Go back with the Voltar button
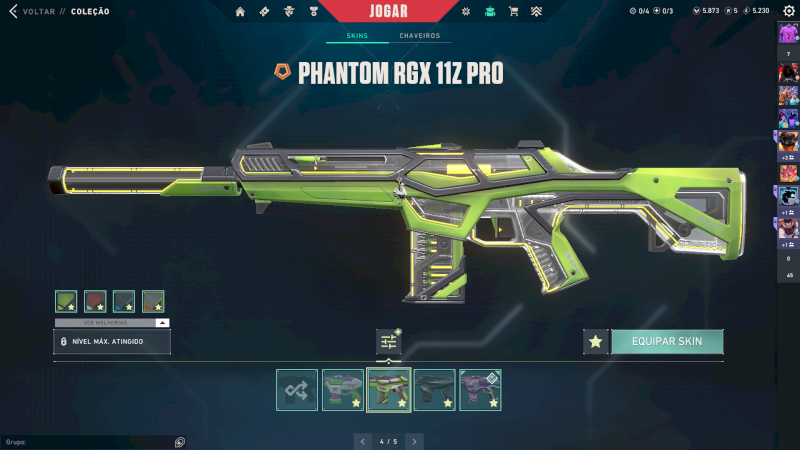800x450 pixels. coord(30,11)
